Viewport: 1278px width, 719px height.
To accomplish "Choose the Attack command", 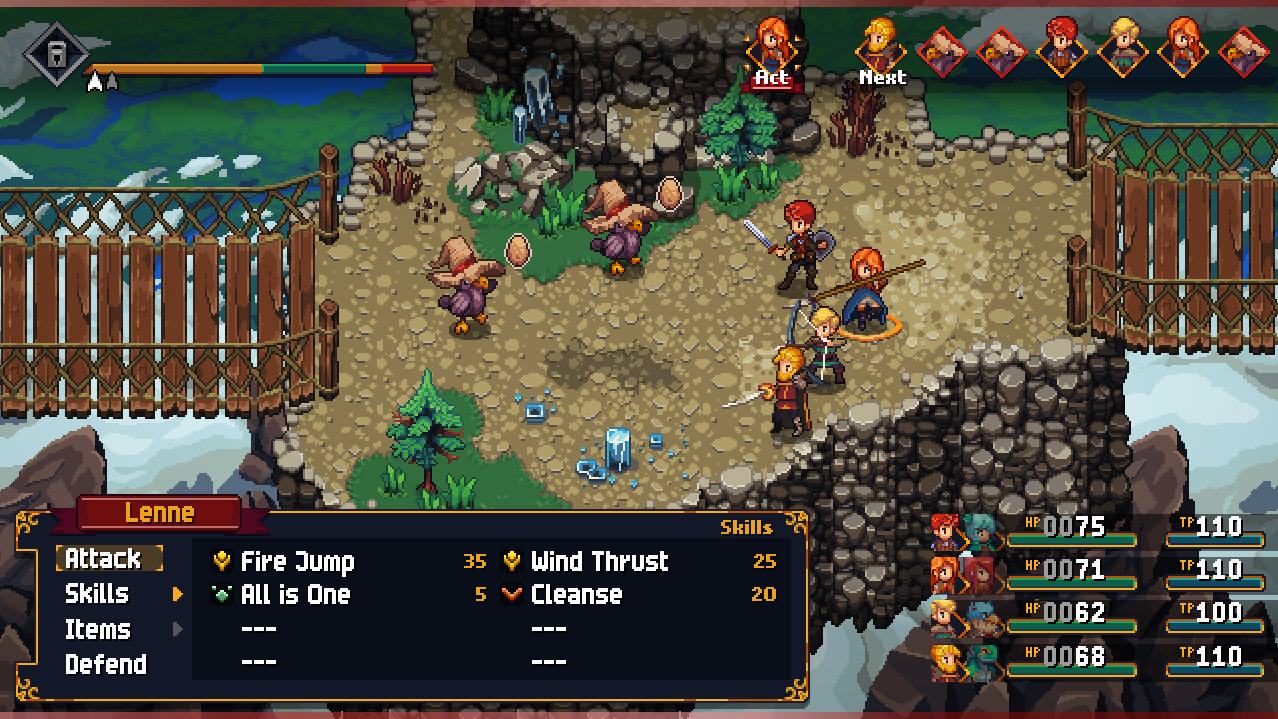I will pos(108,558).
